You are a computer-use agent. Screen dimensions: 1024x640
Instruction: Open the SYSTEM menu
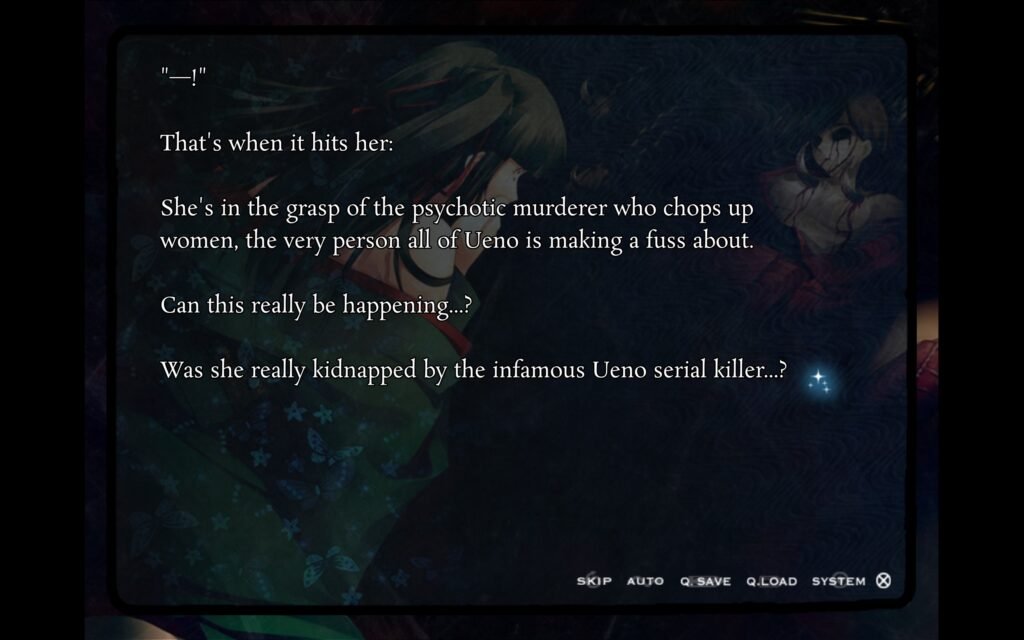[838, 581]
